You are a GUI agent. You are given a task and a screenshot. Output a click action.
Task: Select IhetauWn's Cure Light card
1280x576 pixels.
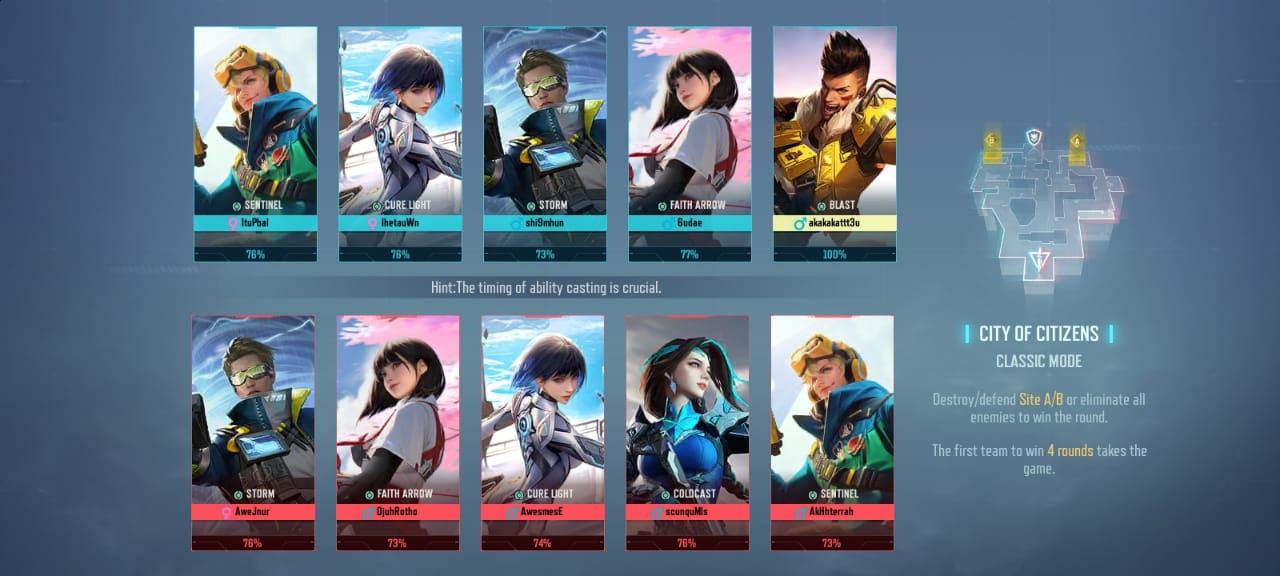(x=400, y=144)
